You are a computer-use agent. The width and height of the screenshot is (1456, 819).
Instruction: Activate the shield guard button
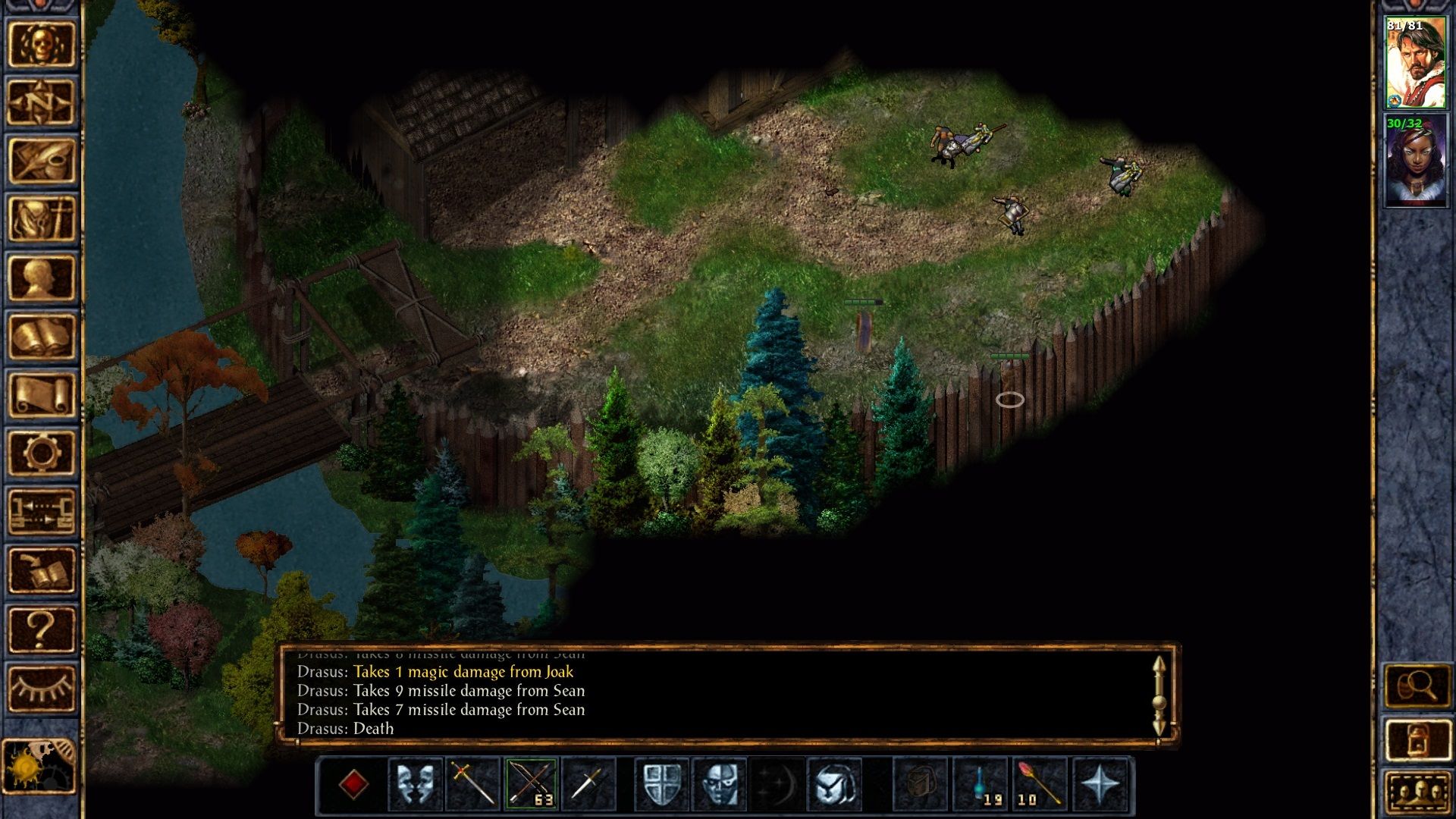pos(662,783)
